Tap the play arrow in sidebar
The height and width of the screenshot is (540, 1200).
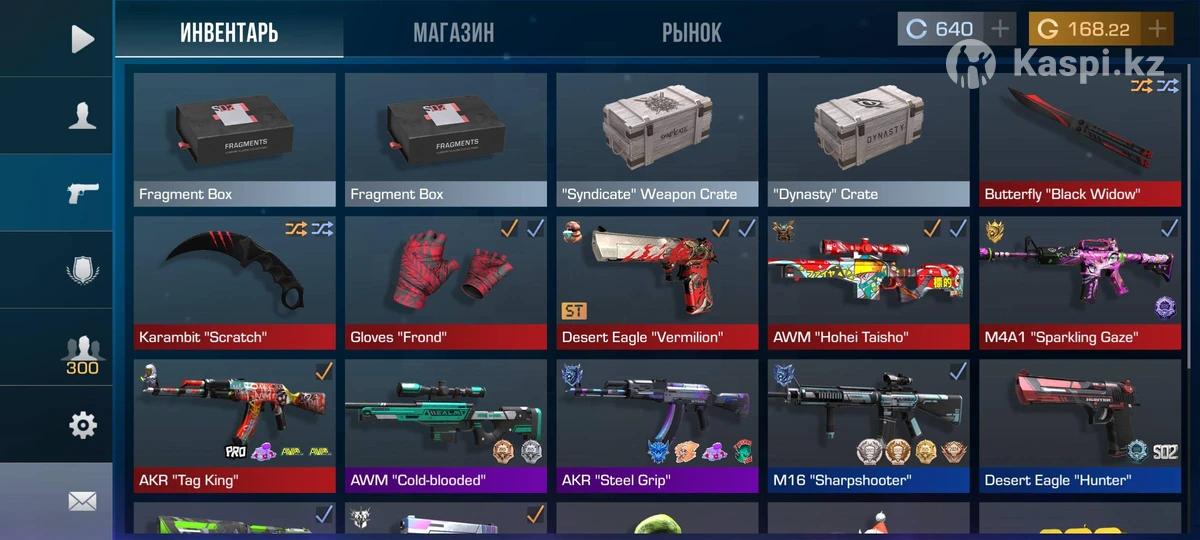point(82,39)
